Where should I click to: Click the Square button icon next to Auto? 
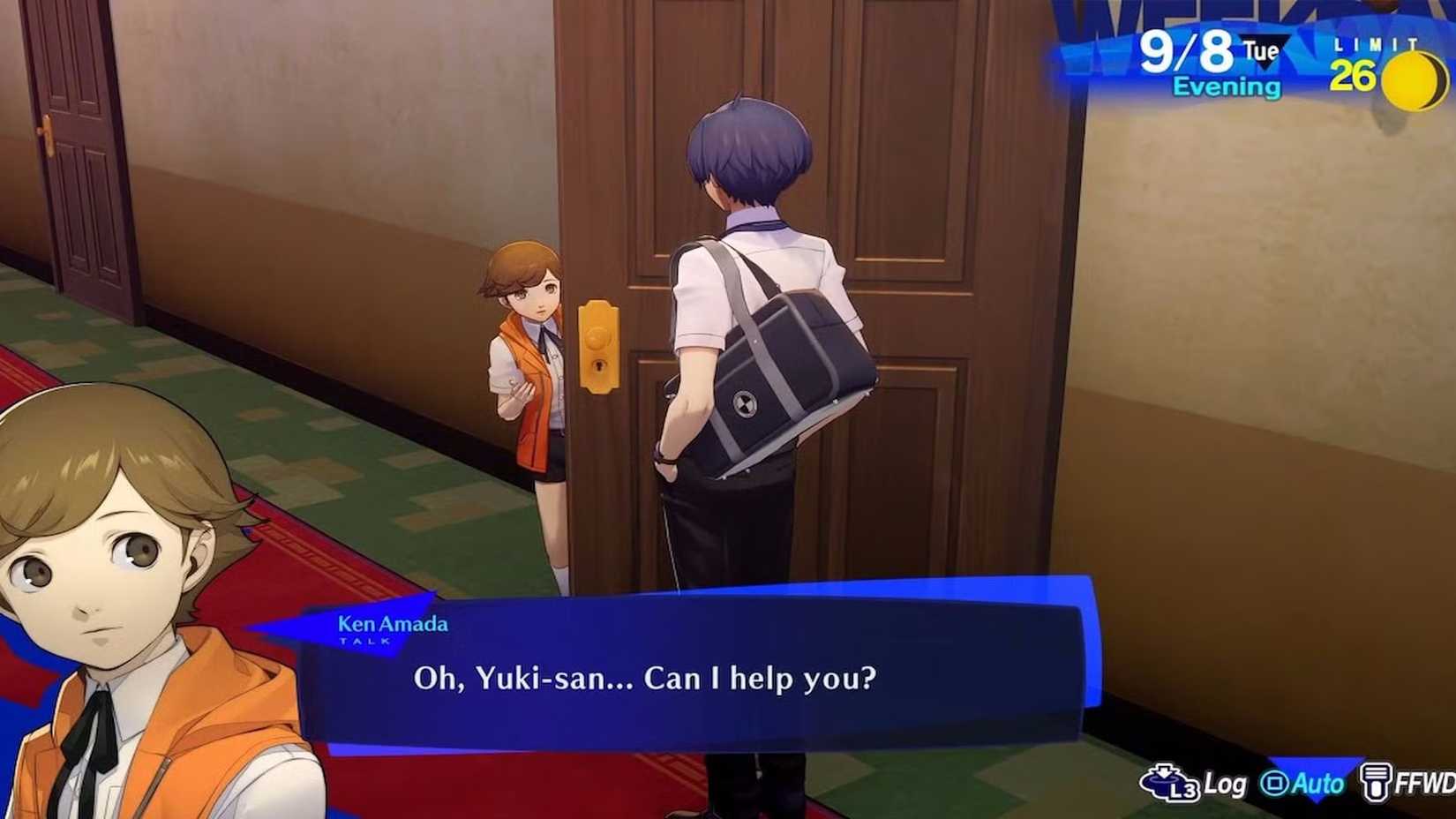1274,784
